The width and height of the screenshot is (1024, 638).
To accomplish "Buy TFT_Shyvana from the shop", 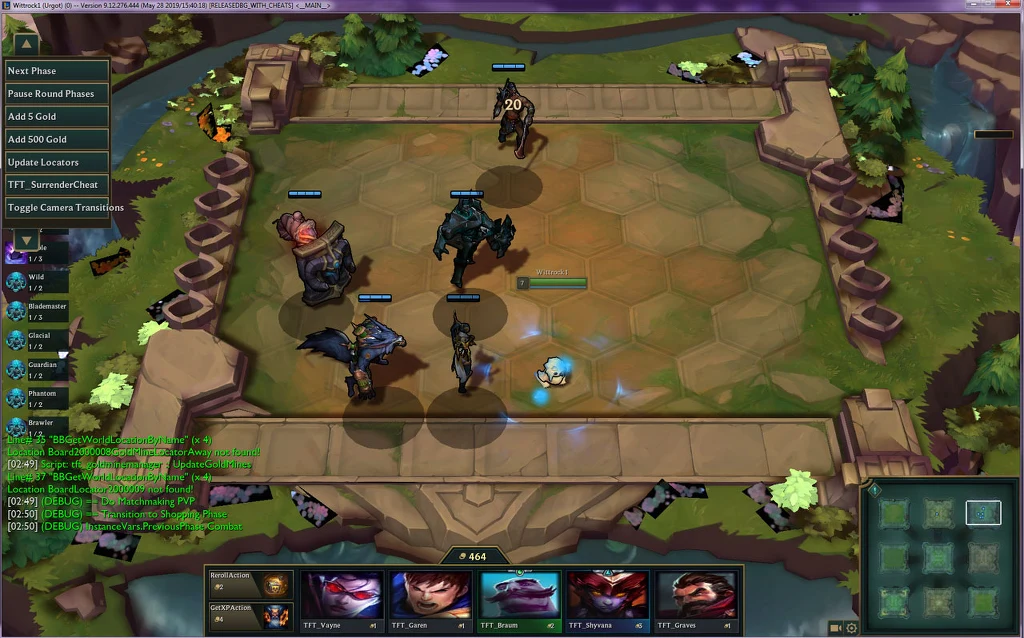I will (x=607, y=600).
